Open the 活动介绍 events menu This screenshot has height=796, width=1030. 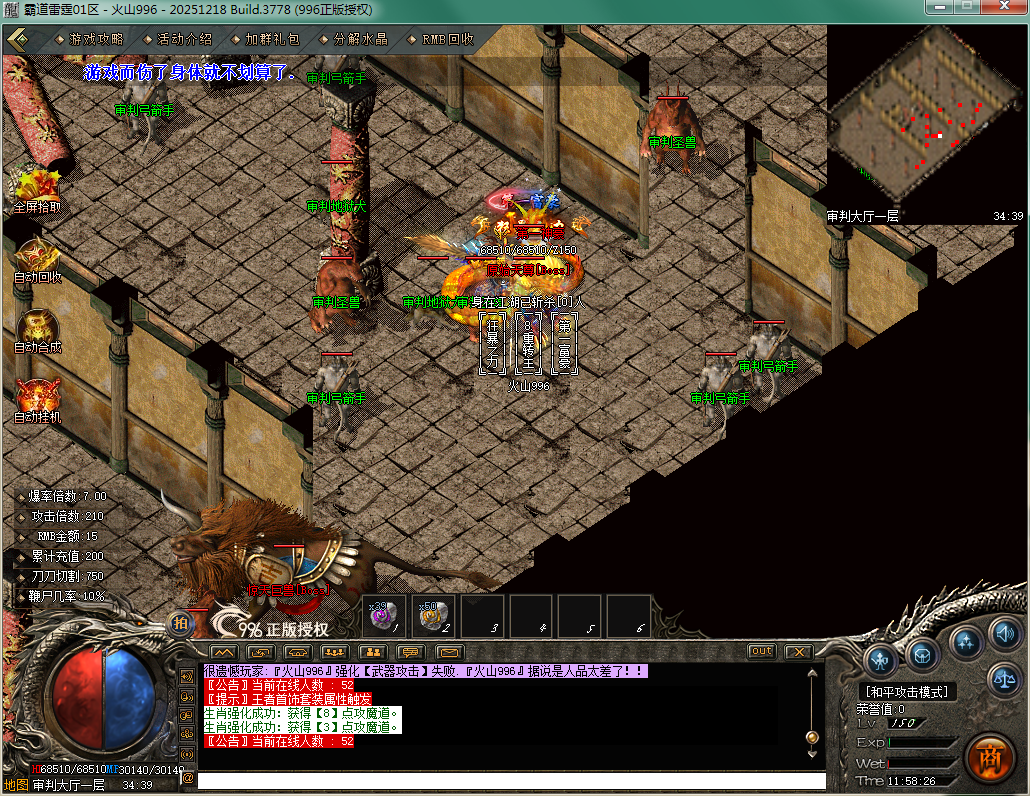184,40
